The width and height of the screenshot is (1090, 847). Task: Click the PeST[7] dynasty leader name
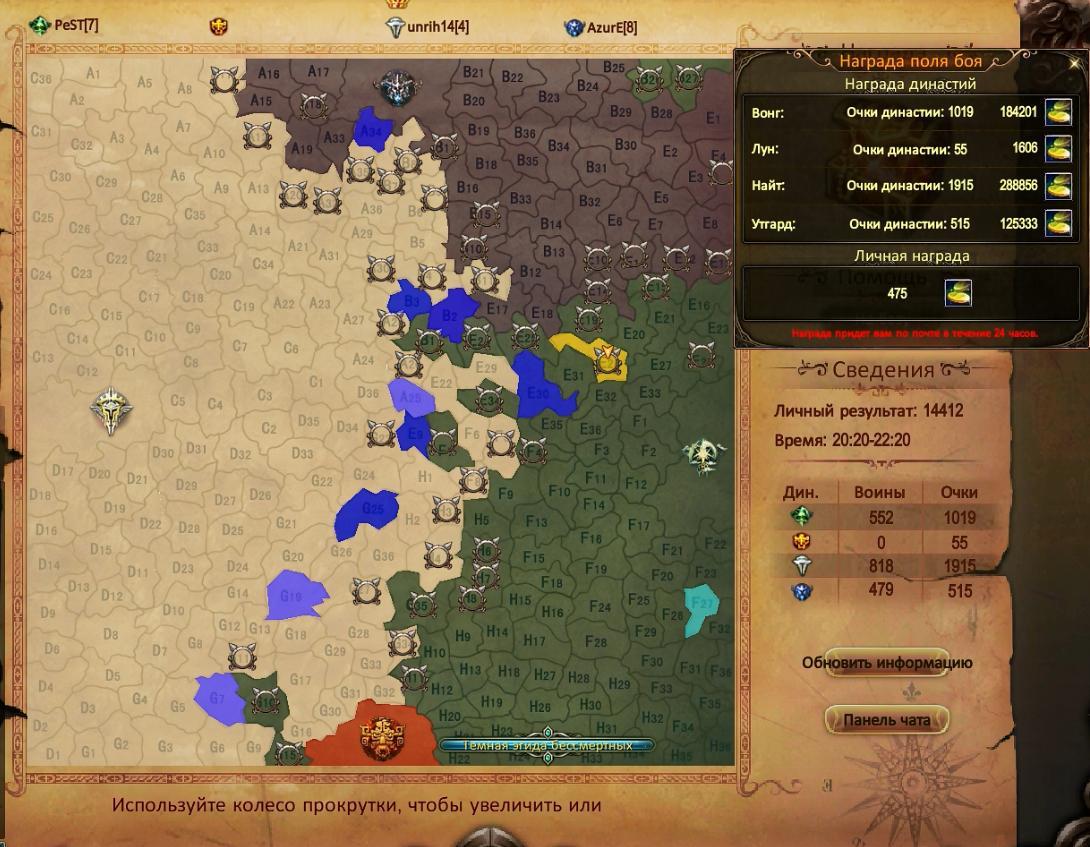(x=76, y=25)
